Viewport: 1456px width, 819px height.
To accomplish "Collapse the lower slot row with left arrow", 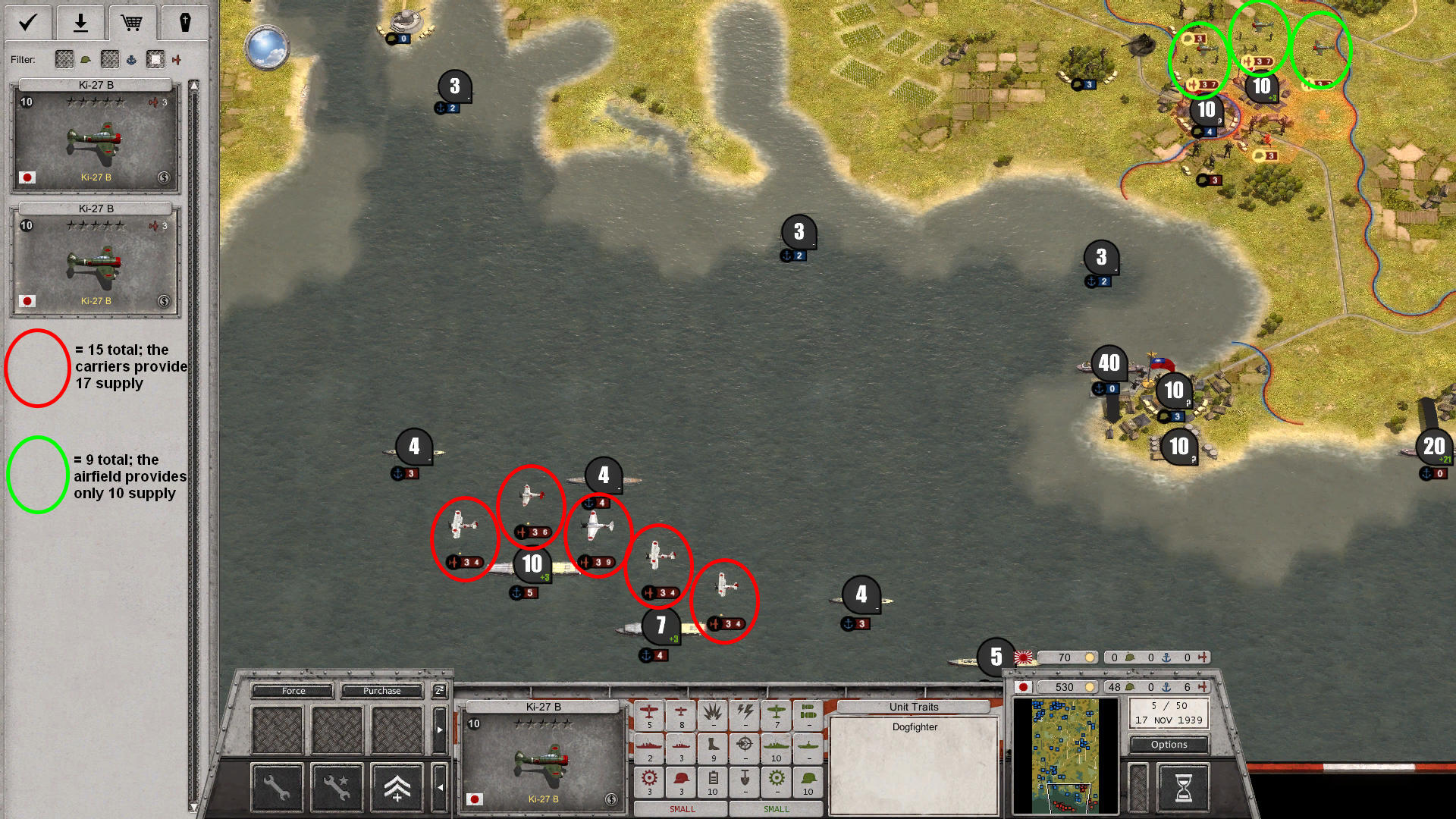I will click(x=441, y=787).
